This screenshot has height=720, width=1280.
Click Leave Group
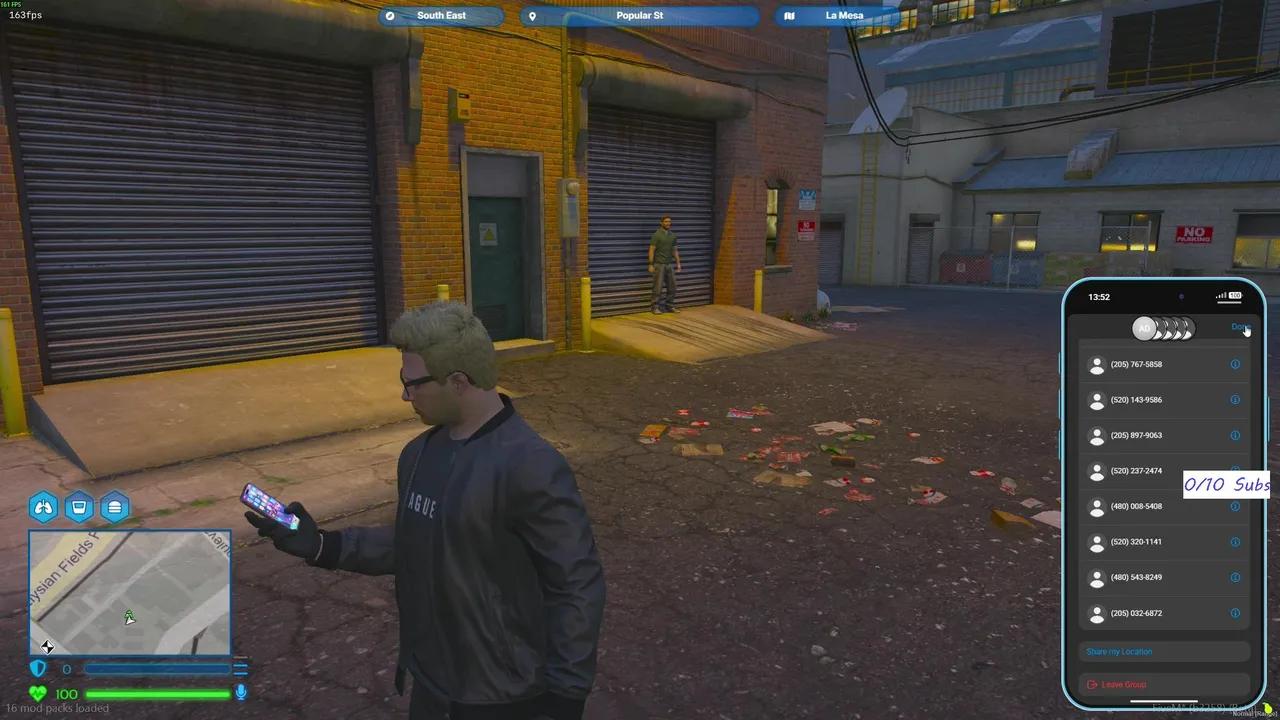point(1116,684)
